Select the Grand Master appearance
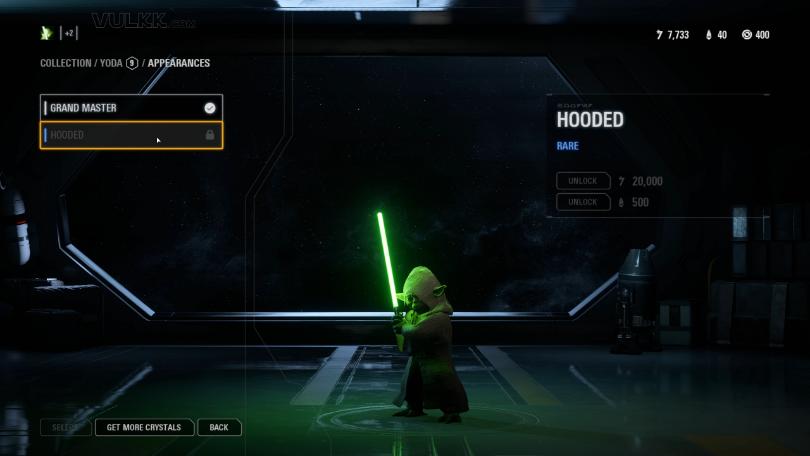Image resolution: width=810 pixels, height=456 pixels. (130, 108)
